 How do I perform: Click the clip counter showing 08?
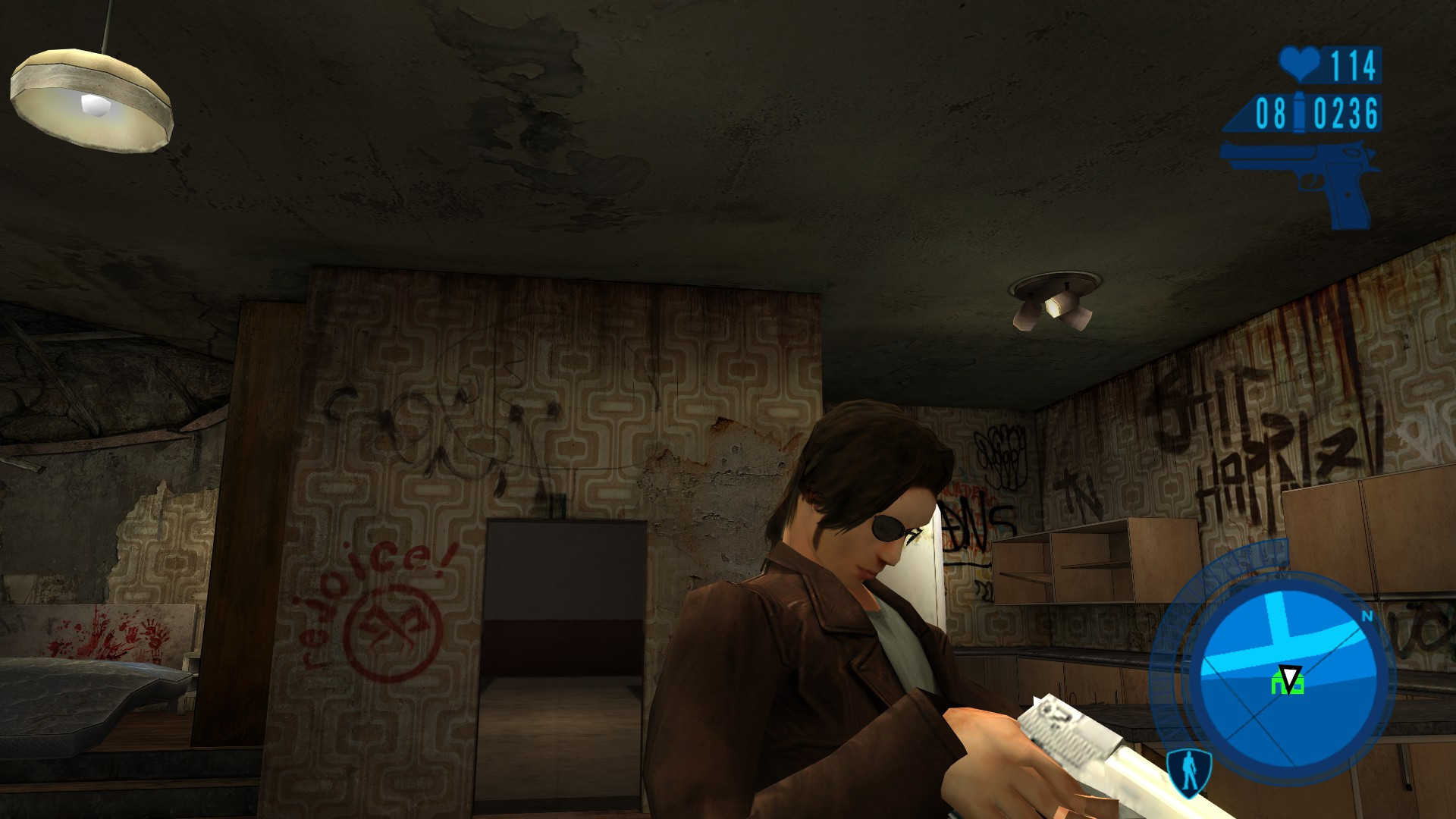click(1271, 112)
